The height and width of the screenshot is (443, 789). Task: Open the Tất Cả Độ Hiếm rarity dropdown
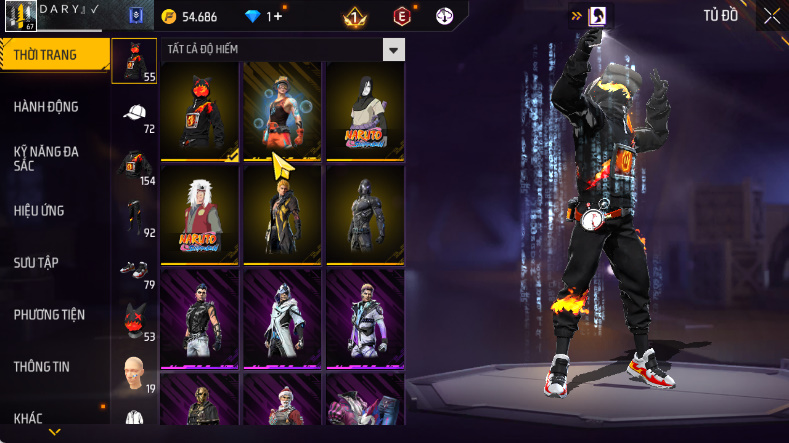(x=394, y=49)
